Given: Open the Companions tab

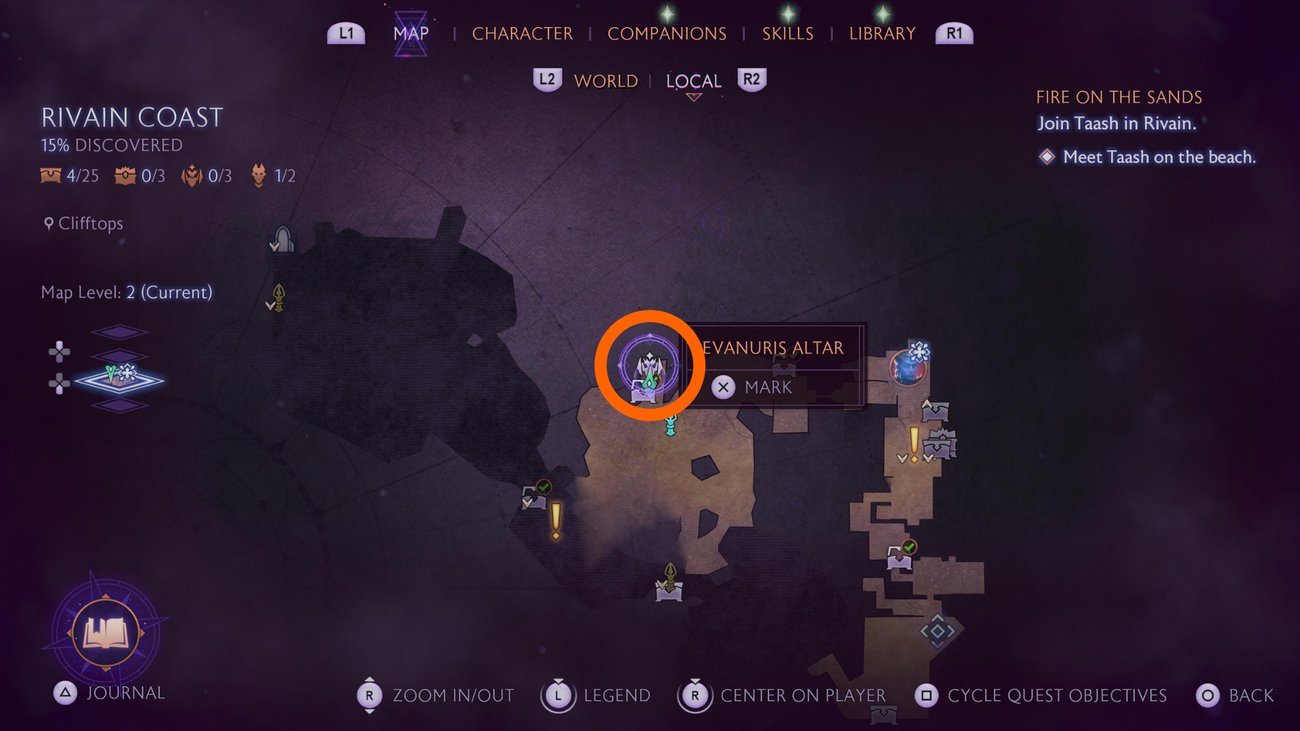Looking at the screenshot, I should coord(667,33).
